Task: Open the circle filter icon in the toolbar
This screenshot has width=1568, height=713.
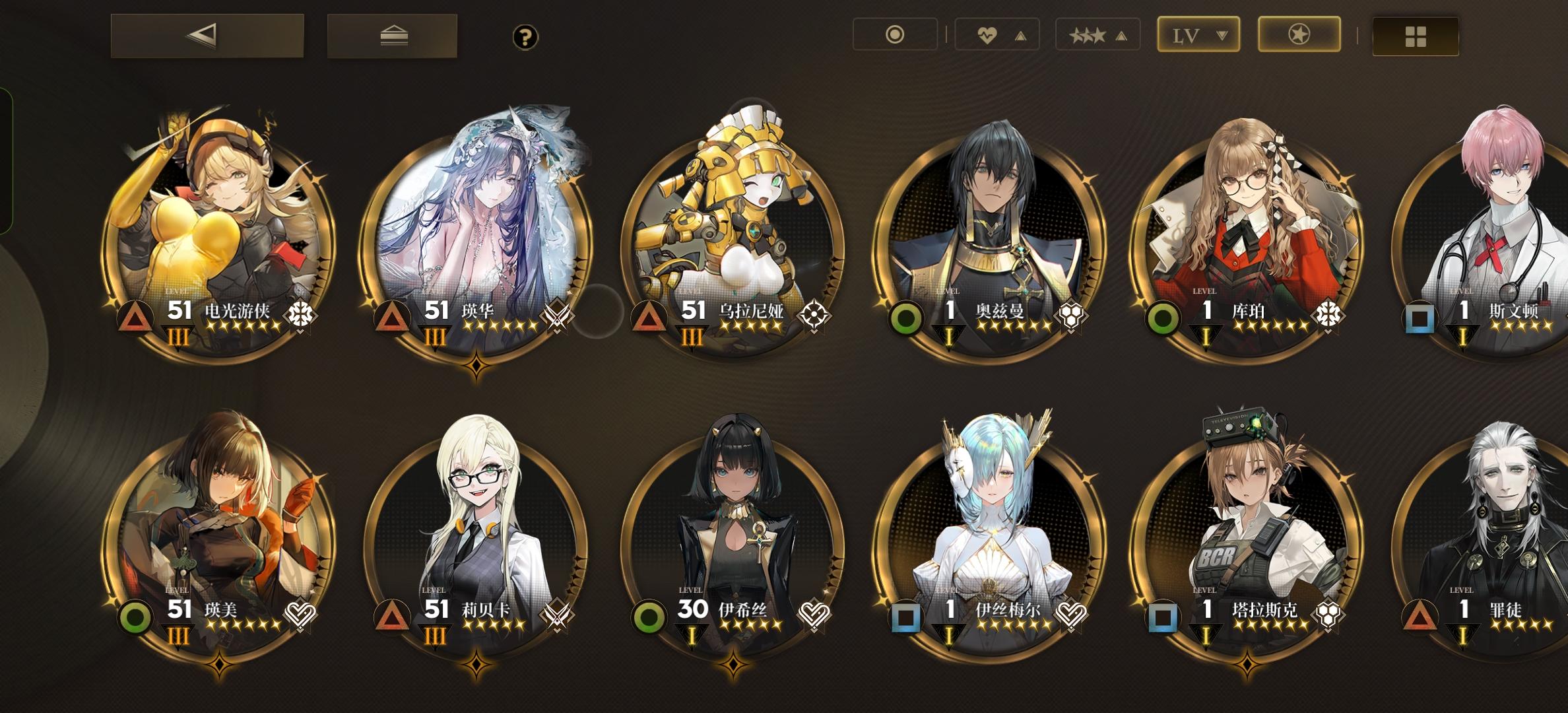Action: [x=896, y=35]
